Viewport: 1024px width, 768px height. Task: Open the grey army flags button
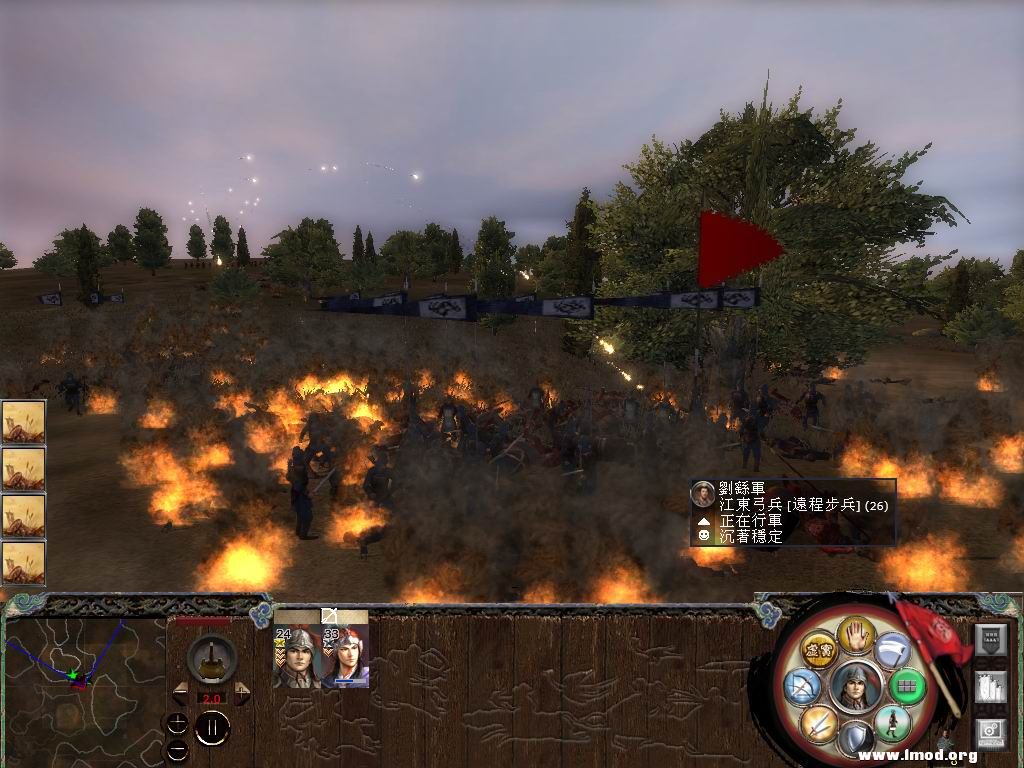(990, 689)
